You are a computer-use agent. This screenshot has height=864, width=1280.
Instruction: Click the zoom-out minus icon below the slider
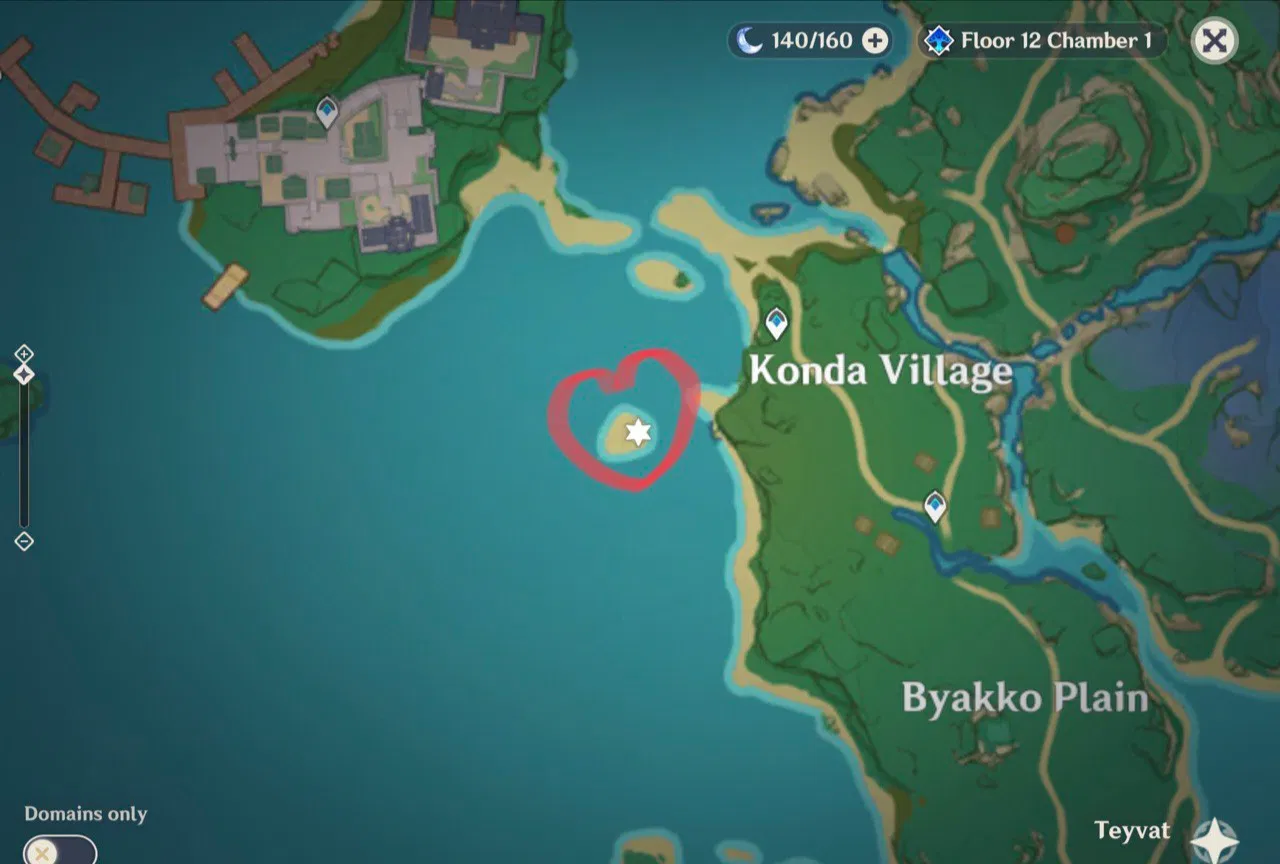(23, 541)
